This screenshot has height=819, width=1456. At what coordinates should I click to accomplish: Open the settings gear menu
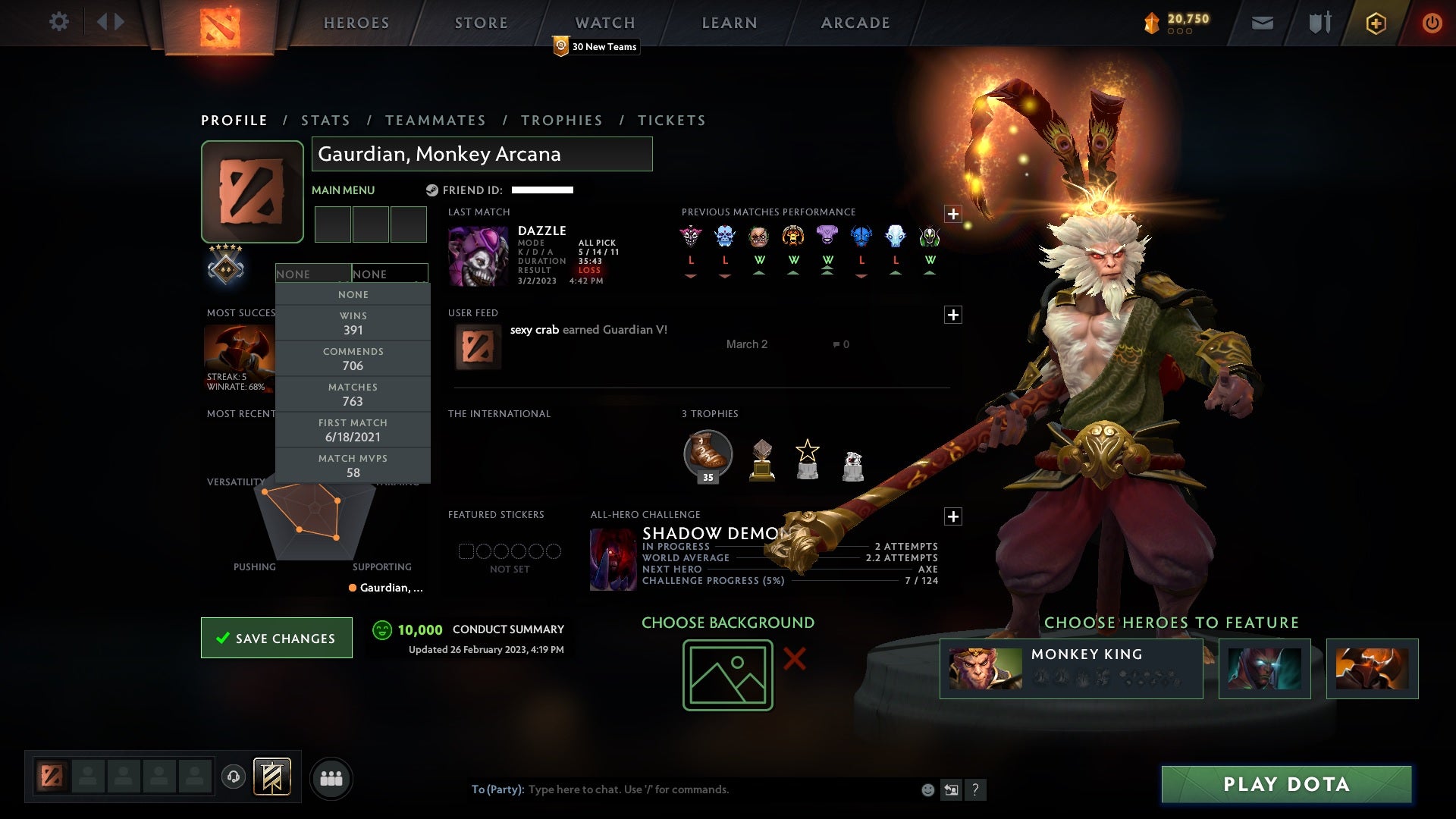(x=59, y=22)
